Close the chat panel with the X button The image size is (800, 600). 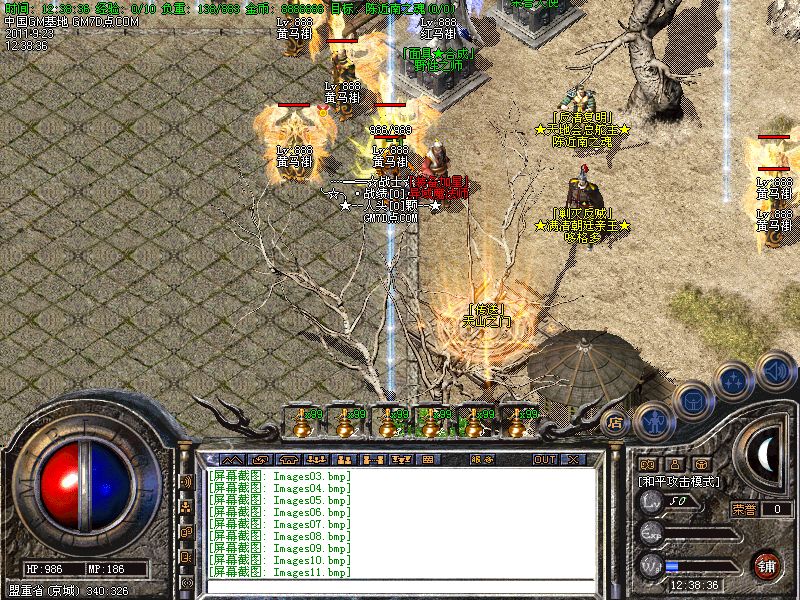573,459
